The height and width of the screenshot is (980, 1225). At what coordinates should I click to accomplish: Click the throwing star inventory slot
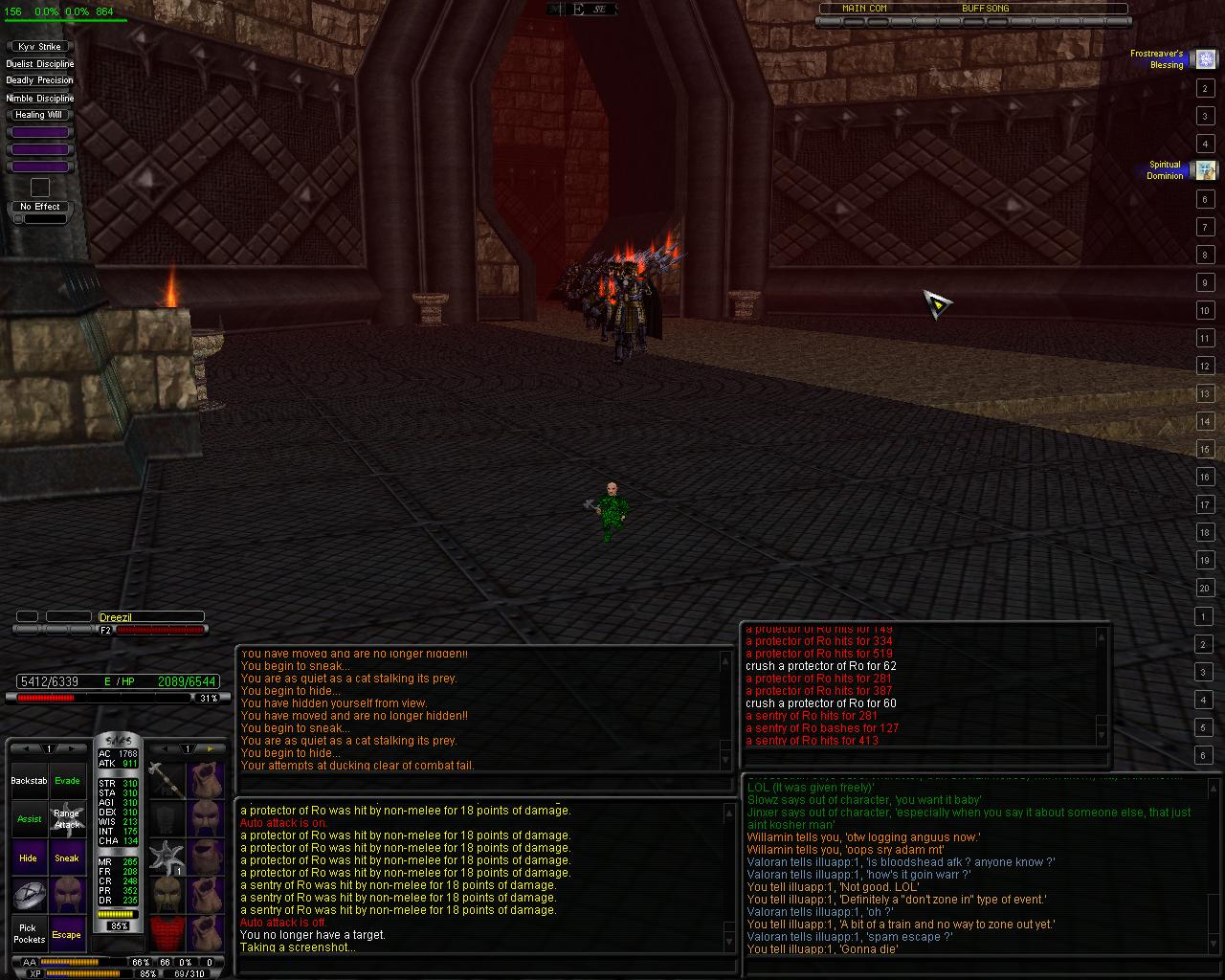[x=167, y=857]
